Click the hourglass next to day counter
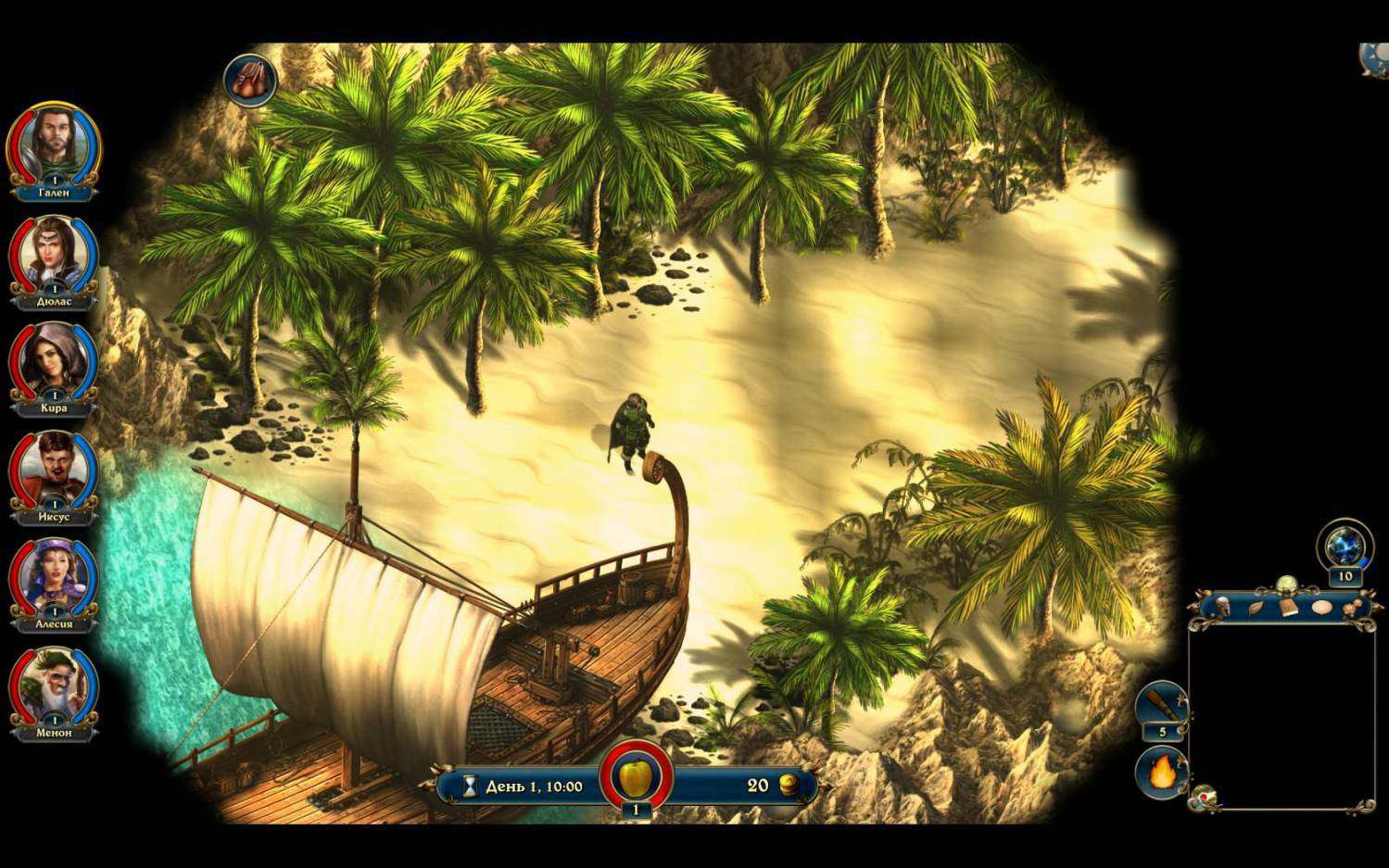This screenshot has height=868, width=1389. [470, 786]
